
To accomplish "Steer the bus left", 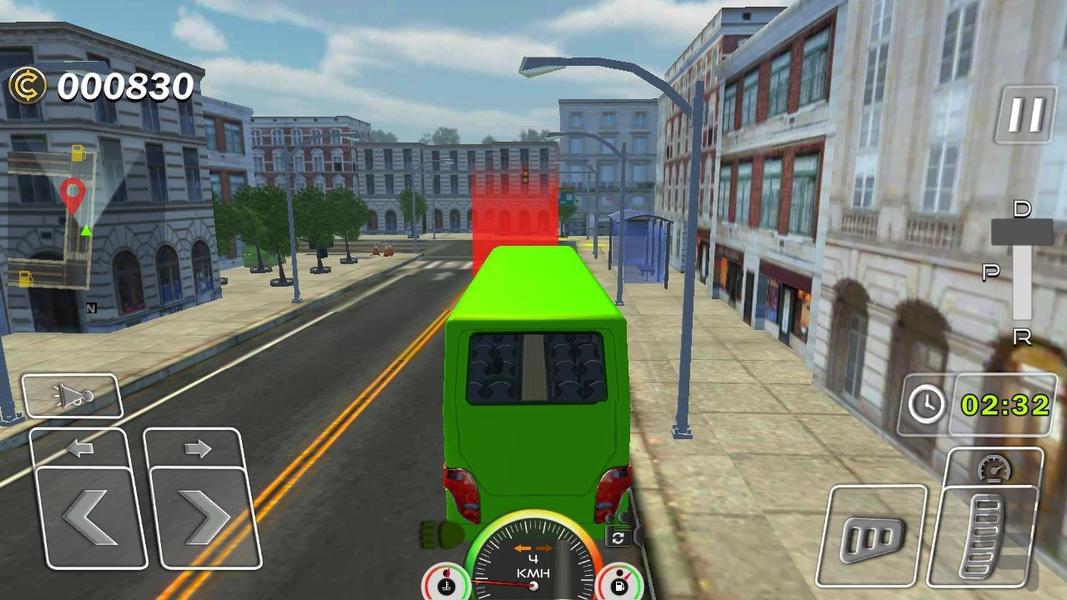I will coord(90,517).
